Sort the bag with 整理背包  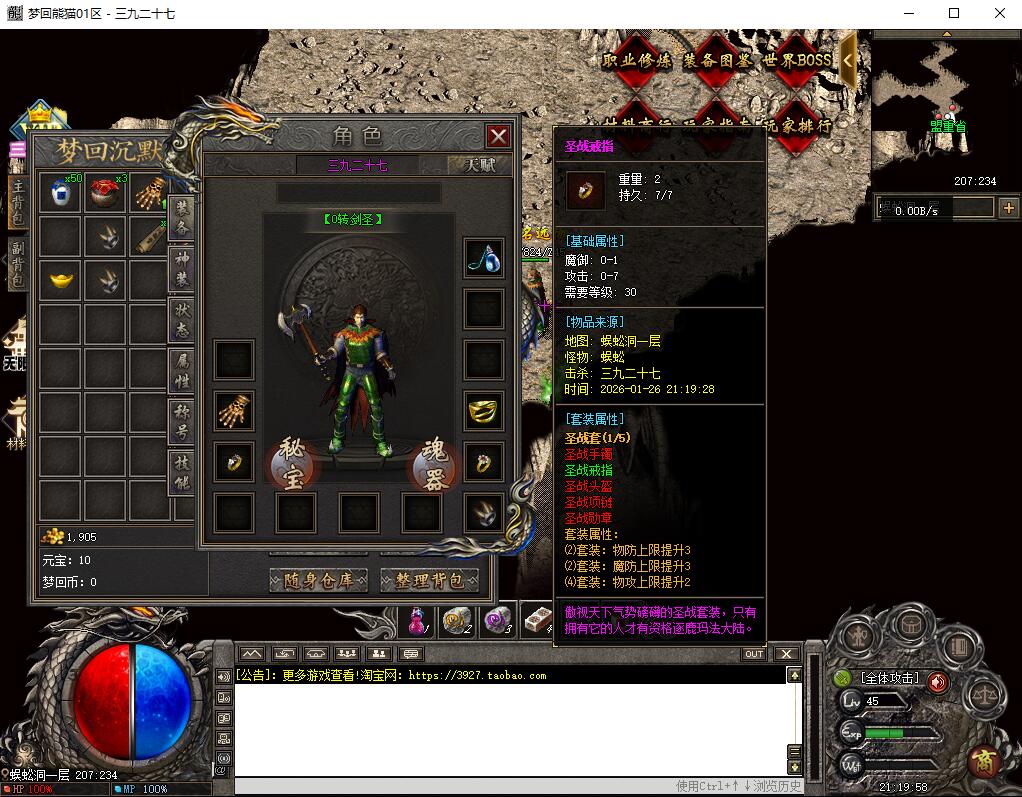[430, 581]
